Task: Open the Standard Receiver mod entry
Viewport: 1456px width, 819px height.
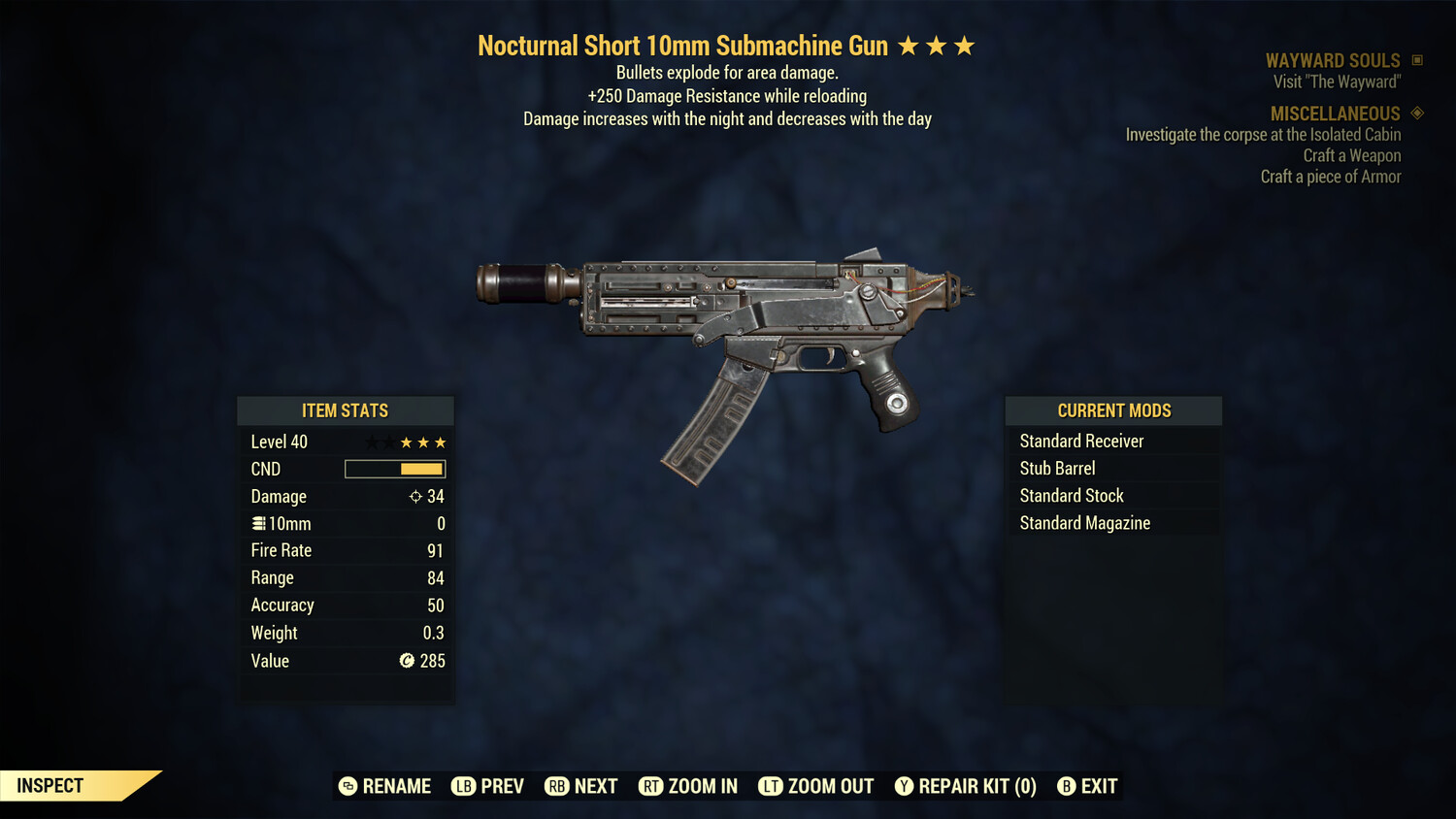Action: (x=1082, y=441)
